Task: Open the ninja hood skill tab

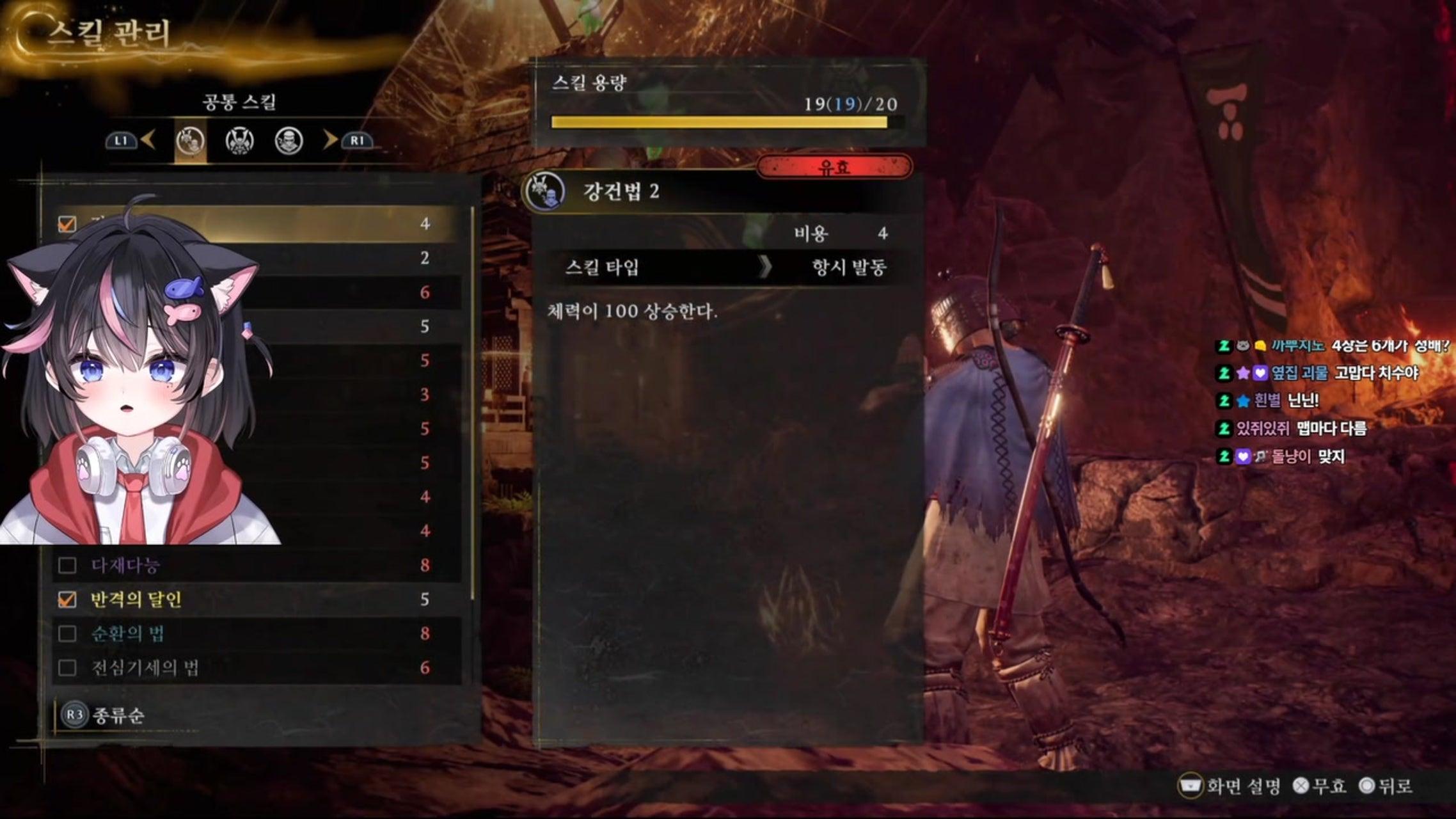Action: pos(289,141)
